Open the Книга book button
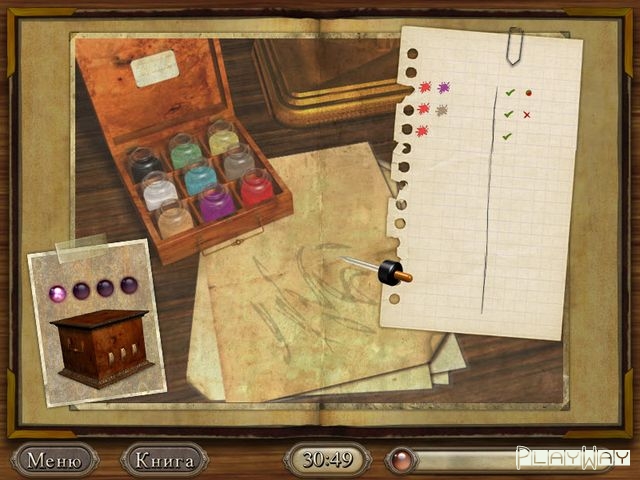The height and width of the screenshot is (480, 640). coord(163,460)
